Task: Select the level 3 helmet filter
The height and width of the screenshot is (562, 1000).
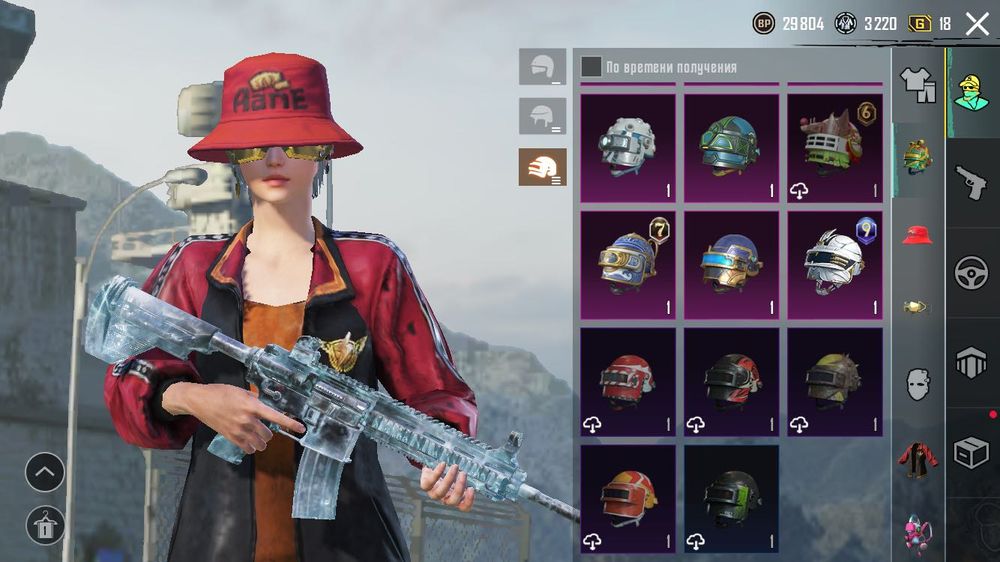Action: pyautogui.click(x=542, y=167)
